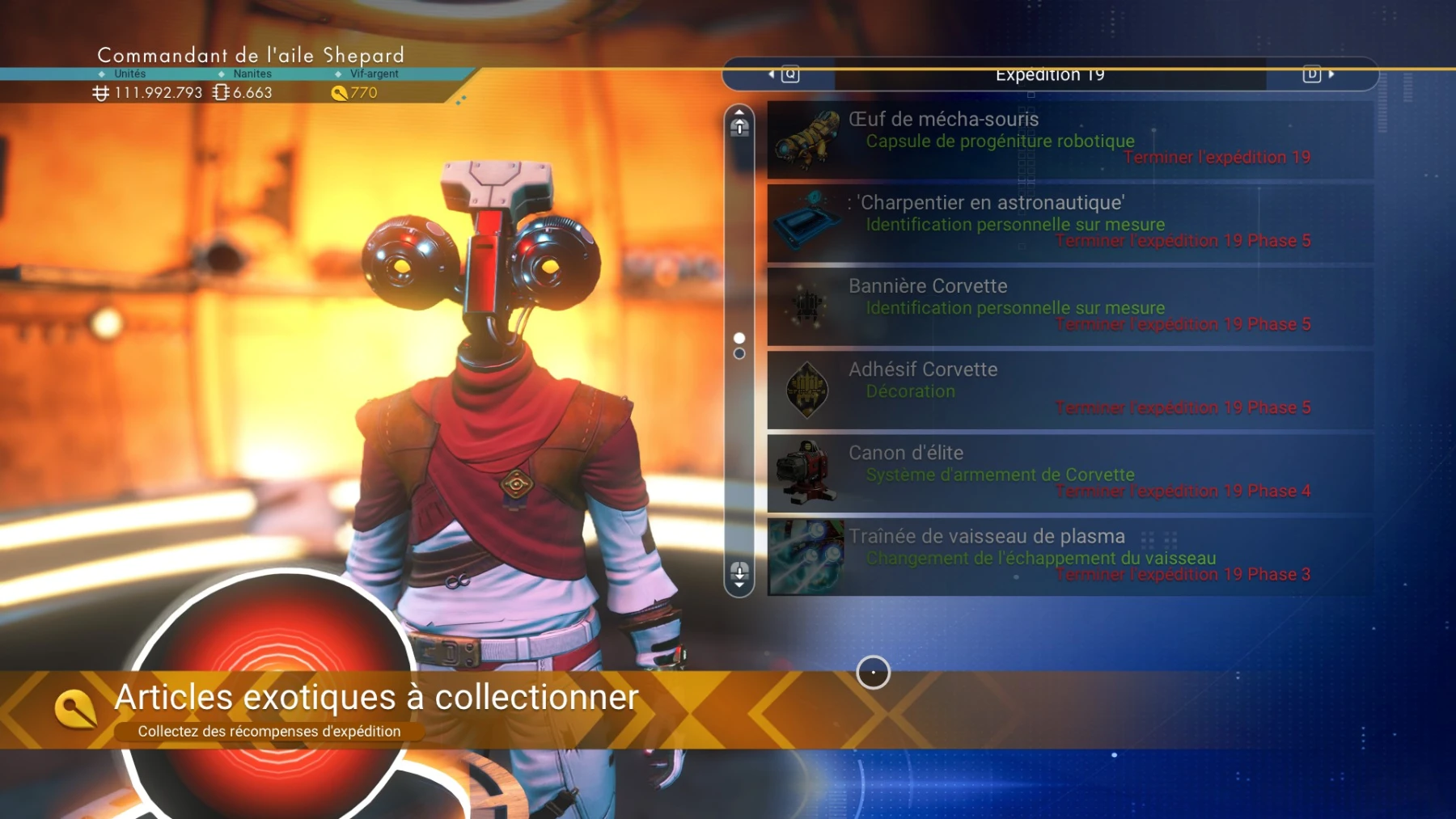This screenshot has height=819, width=1456.
Task: Open the 'Charpentier en astronautique' poster icon
Action: (807, 224)
